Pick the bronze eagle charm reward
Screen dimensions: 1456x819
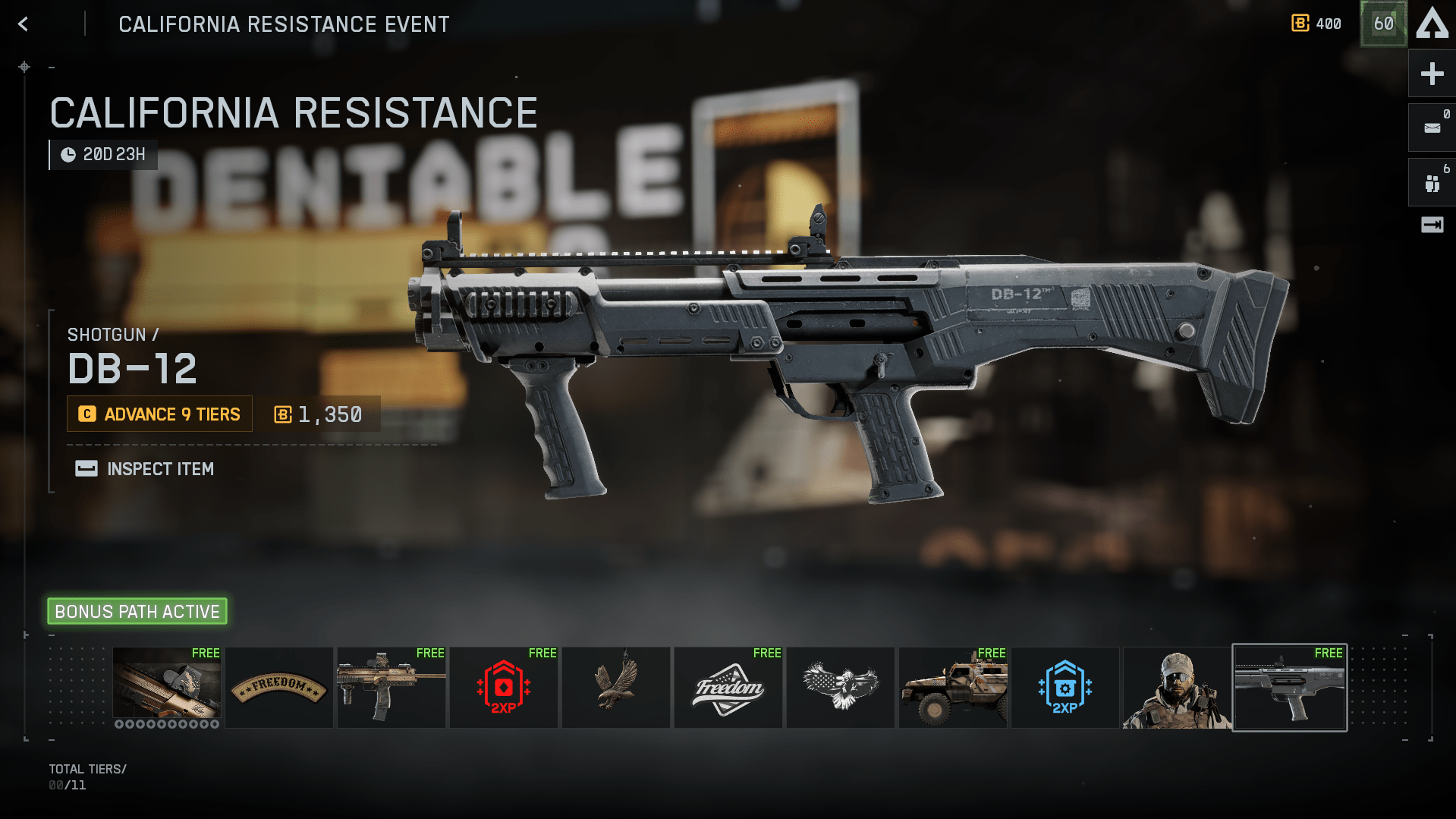coord(615,688)
